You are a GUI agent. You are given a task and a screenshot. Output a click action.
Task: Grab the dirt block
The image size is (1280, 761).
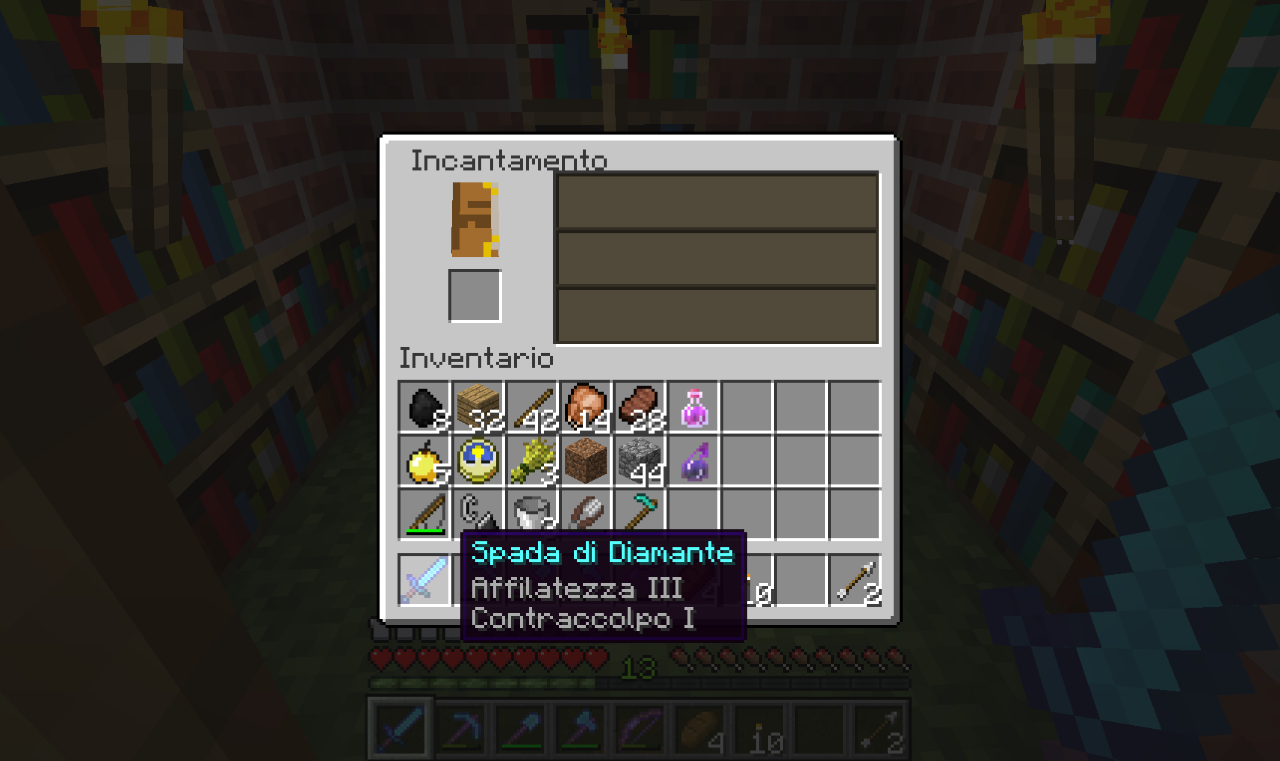(587, 461)
